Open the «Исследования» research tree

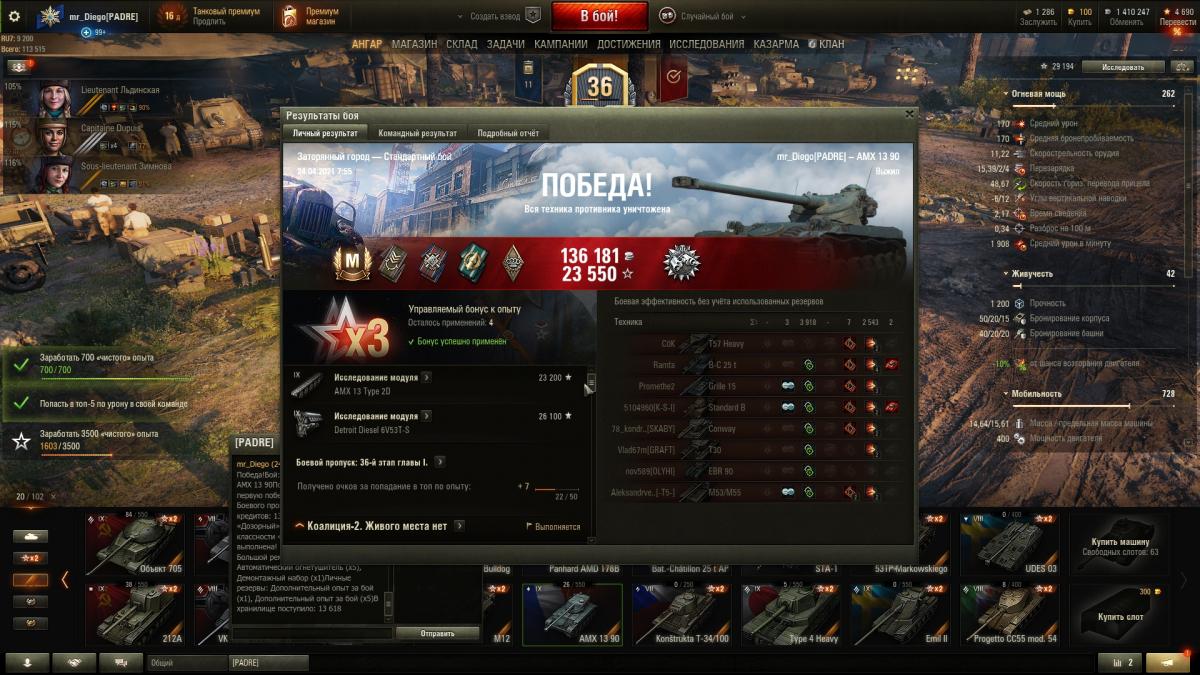coord(707,44)
